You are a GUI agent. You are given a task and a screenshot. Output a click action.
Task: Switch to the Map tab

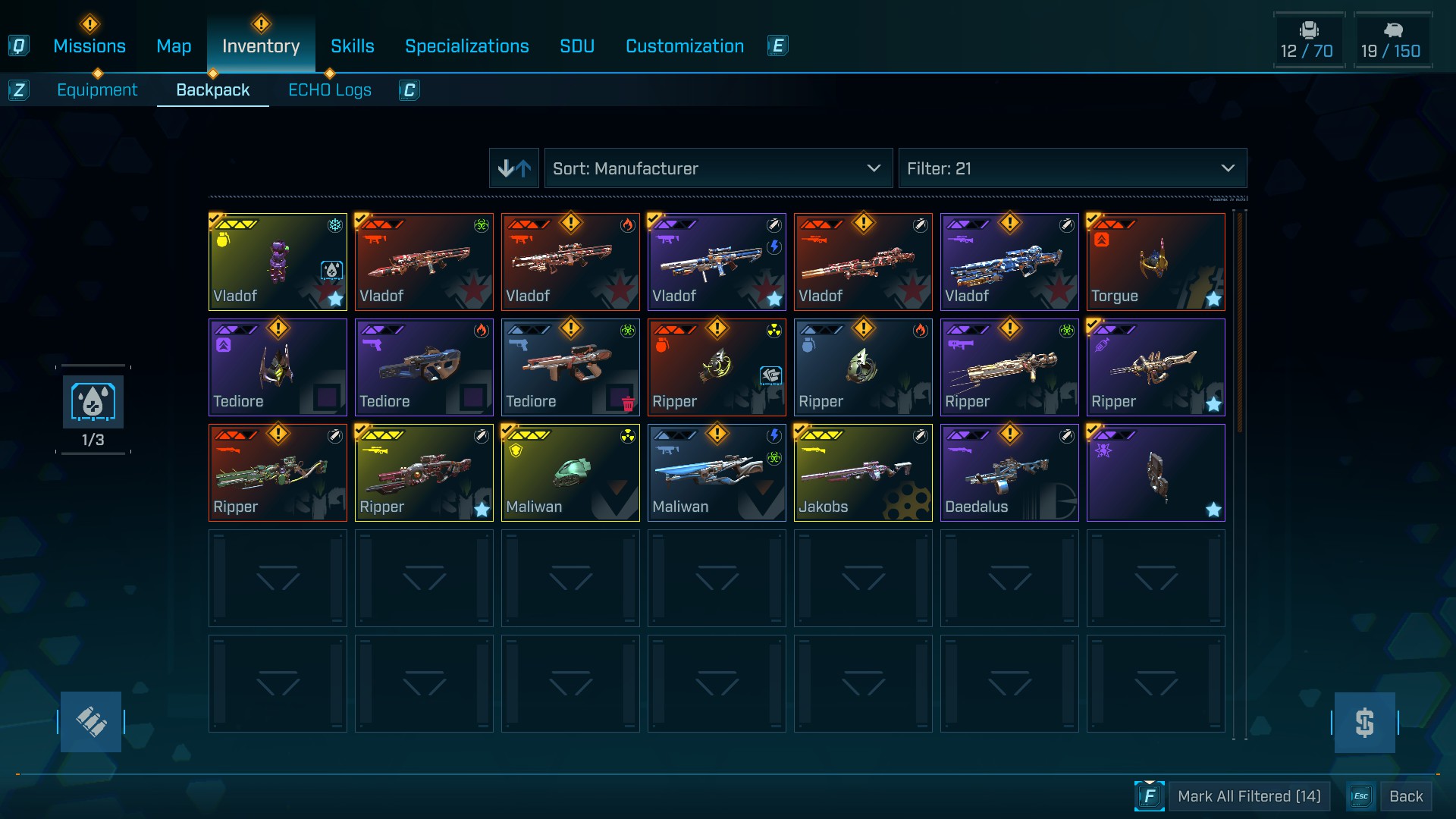(174, 46)
